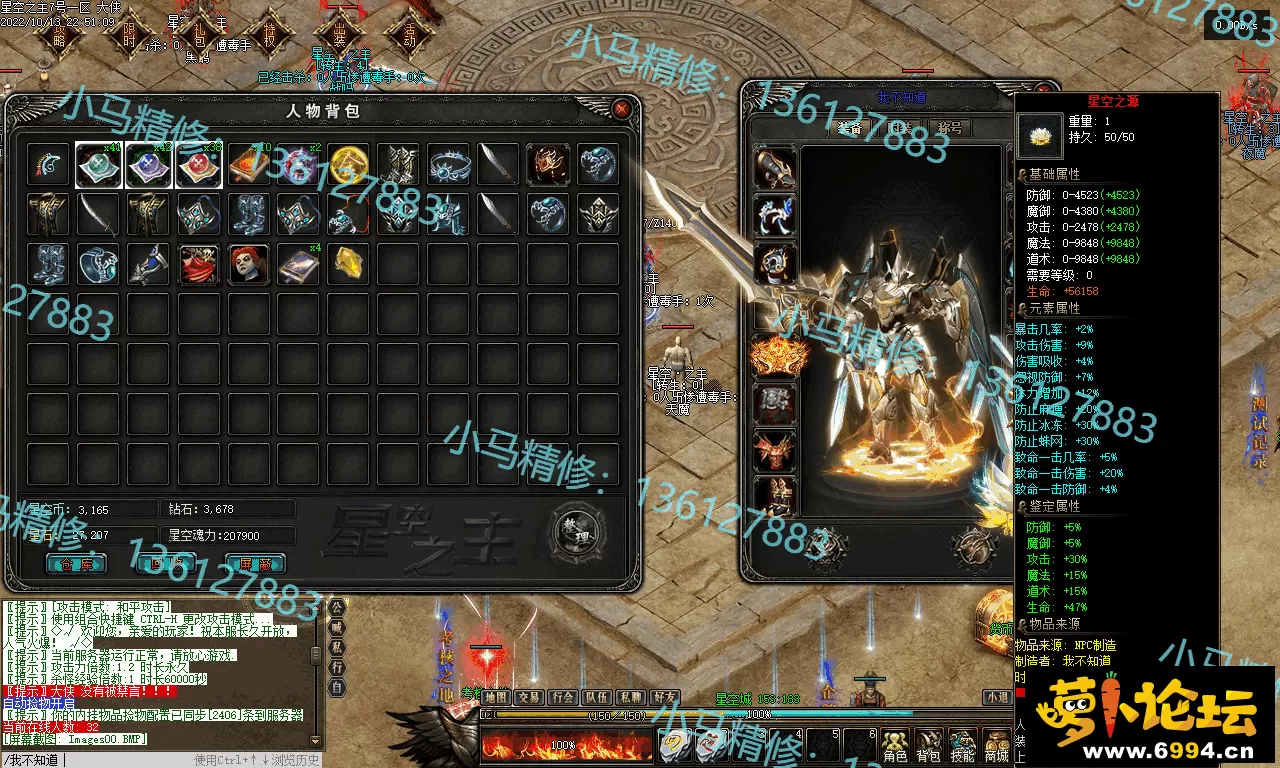Viewport: 1280px width, 768px height.
Task: Click the 小退 logout button
Action: 996,697
